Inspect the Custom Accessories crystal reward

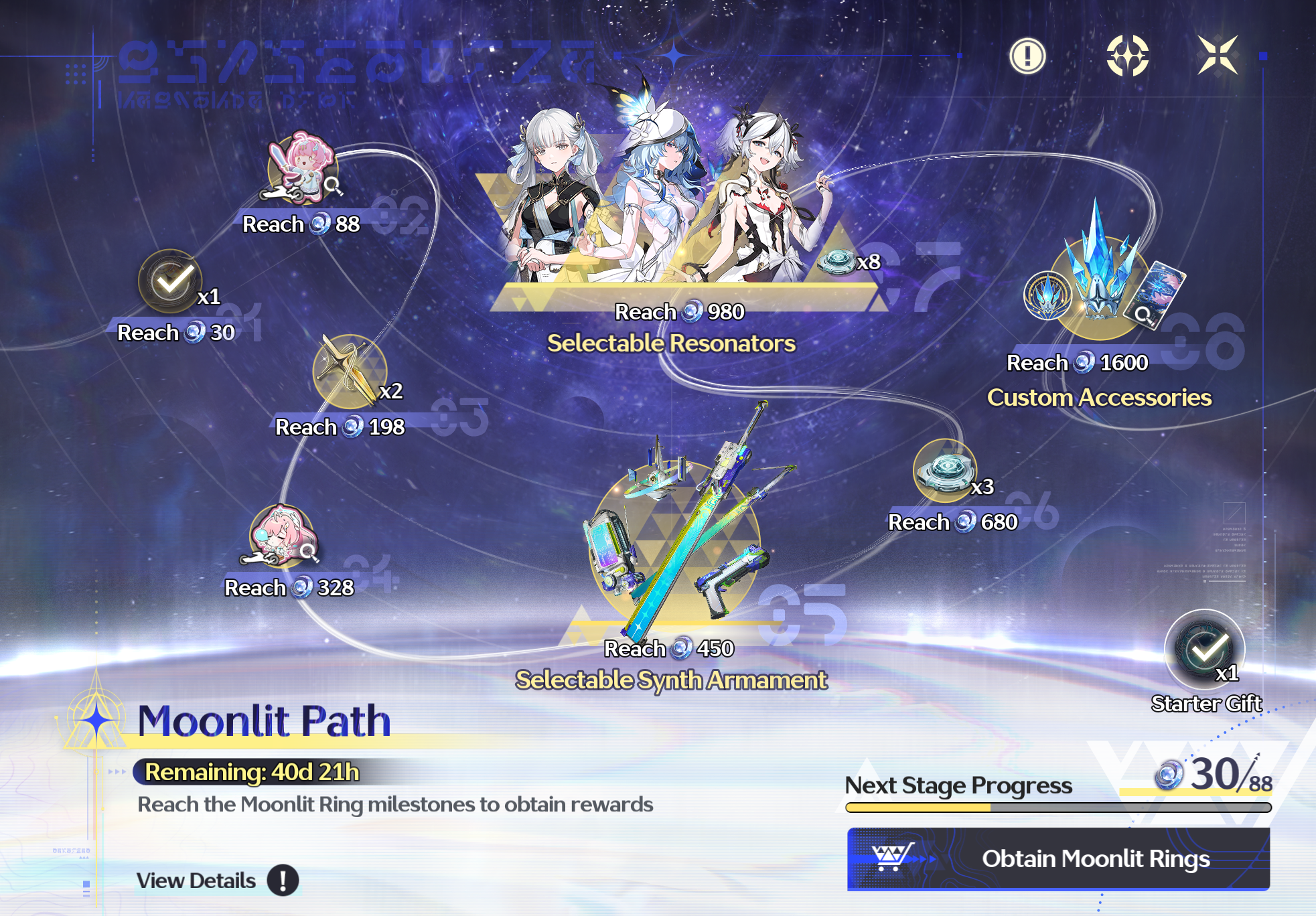[x=1101, y=281]
